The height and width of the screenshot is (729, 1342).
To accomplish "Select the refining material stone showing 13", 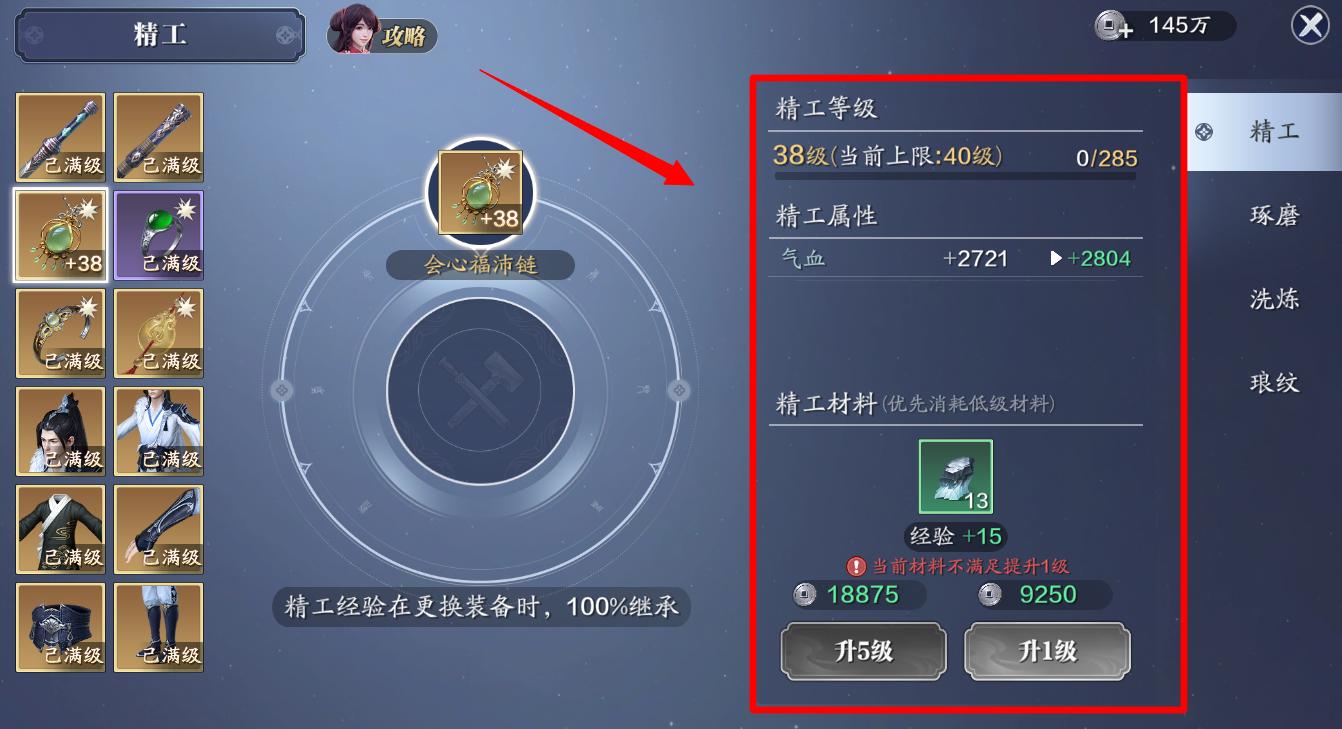I will pyautogui.click(x=955, y=478).
